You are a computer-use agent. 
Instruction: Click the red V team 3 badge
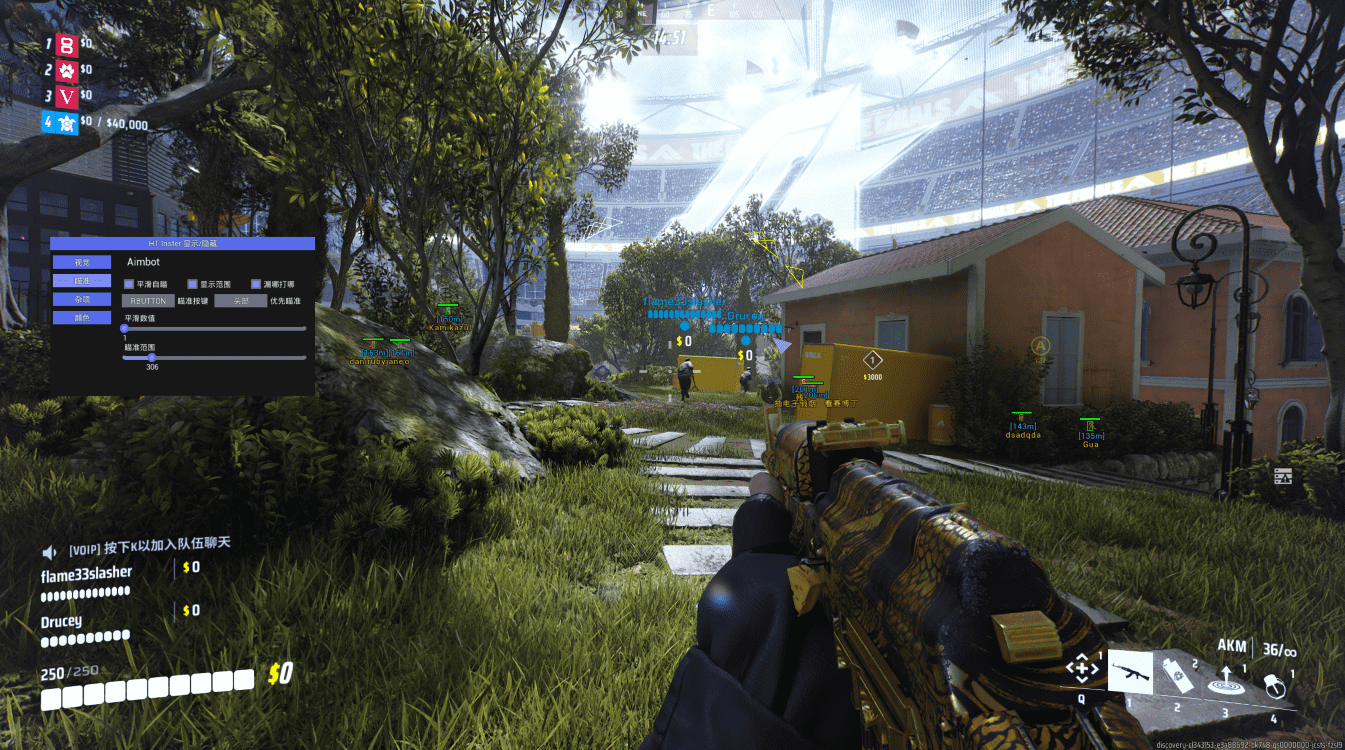pyautogui.click(x=66, y=97)
